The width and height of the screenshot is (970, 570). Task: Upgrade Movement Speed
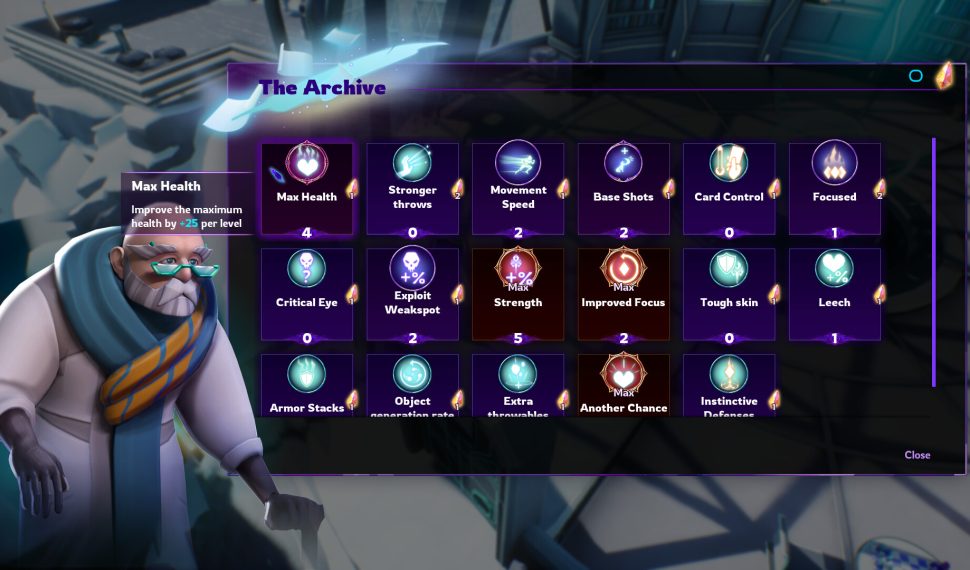pyautogui.click(x=518, y=188)
